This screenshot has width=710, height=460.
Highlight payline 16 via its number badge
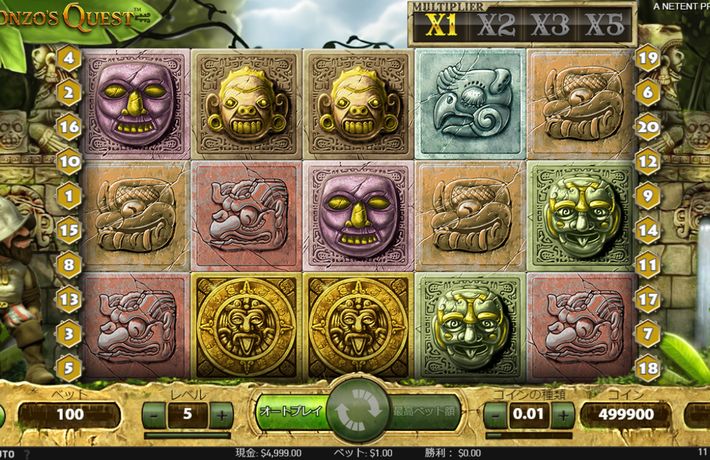coord(69,127)
